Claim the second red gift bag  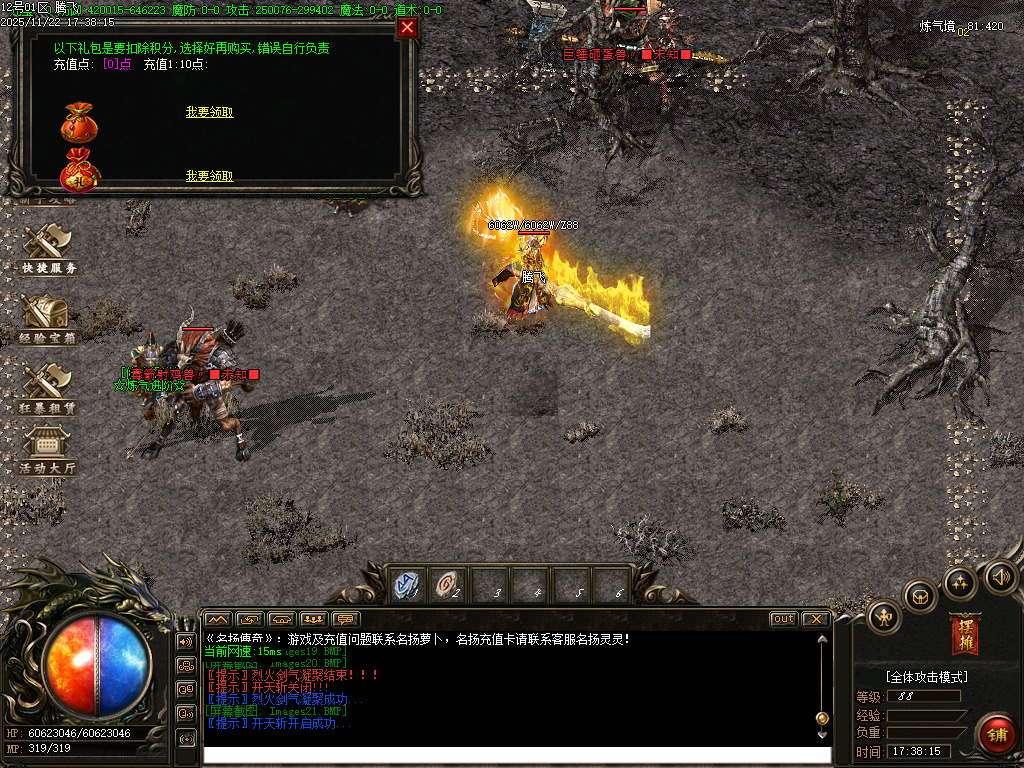209,176
